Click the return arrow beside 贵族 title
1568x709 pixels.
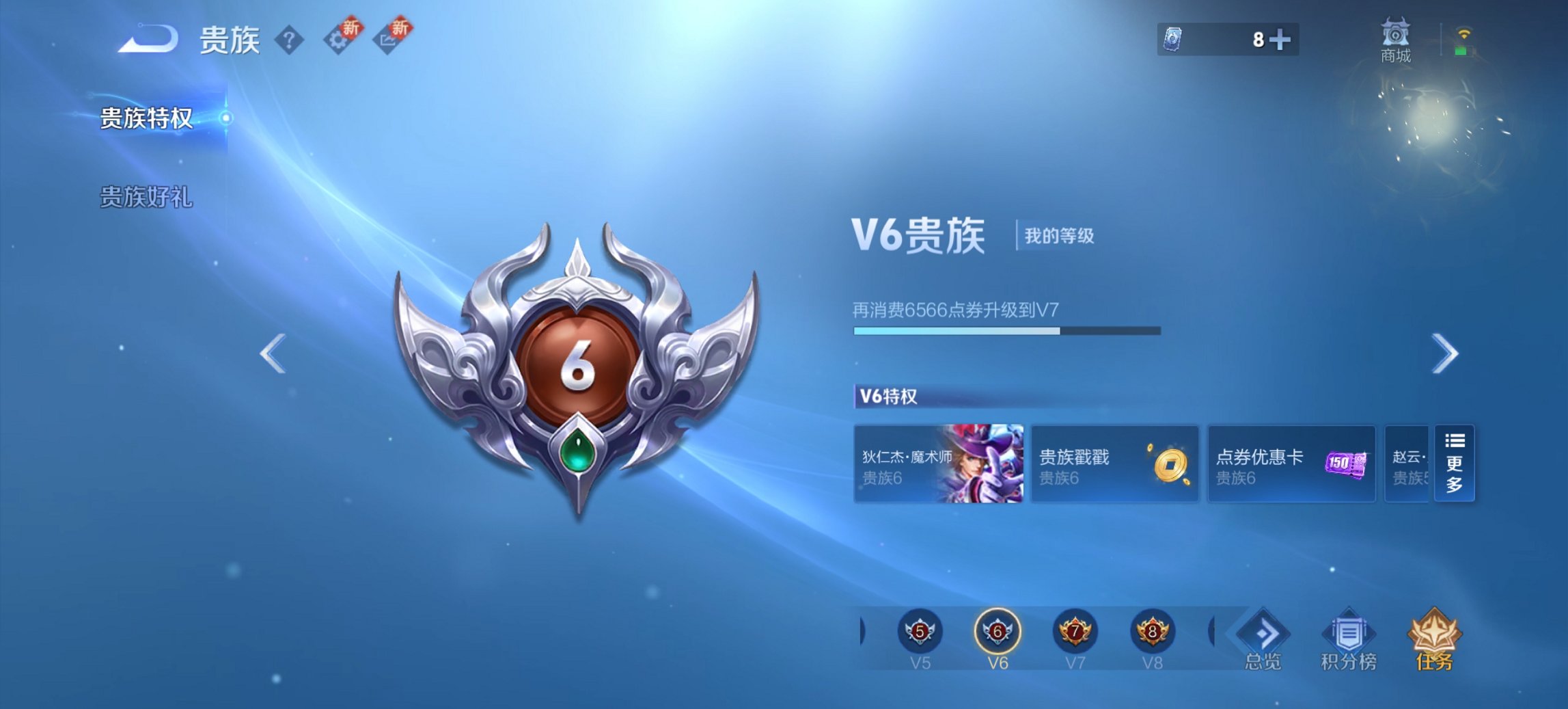[146, 38]
